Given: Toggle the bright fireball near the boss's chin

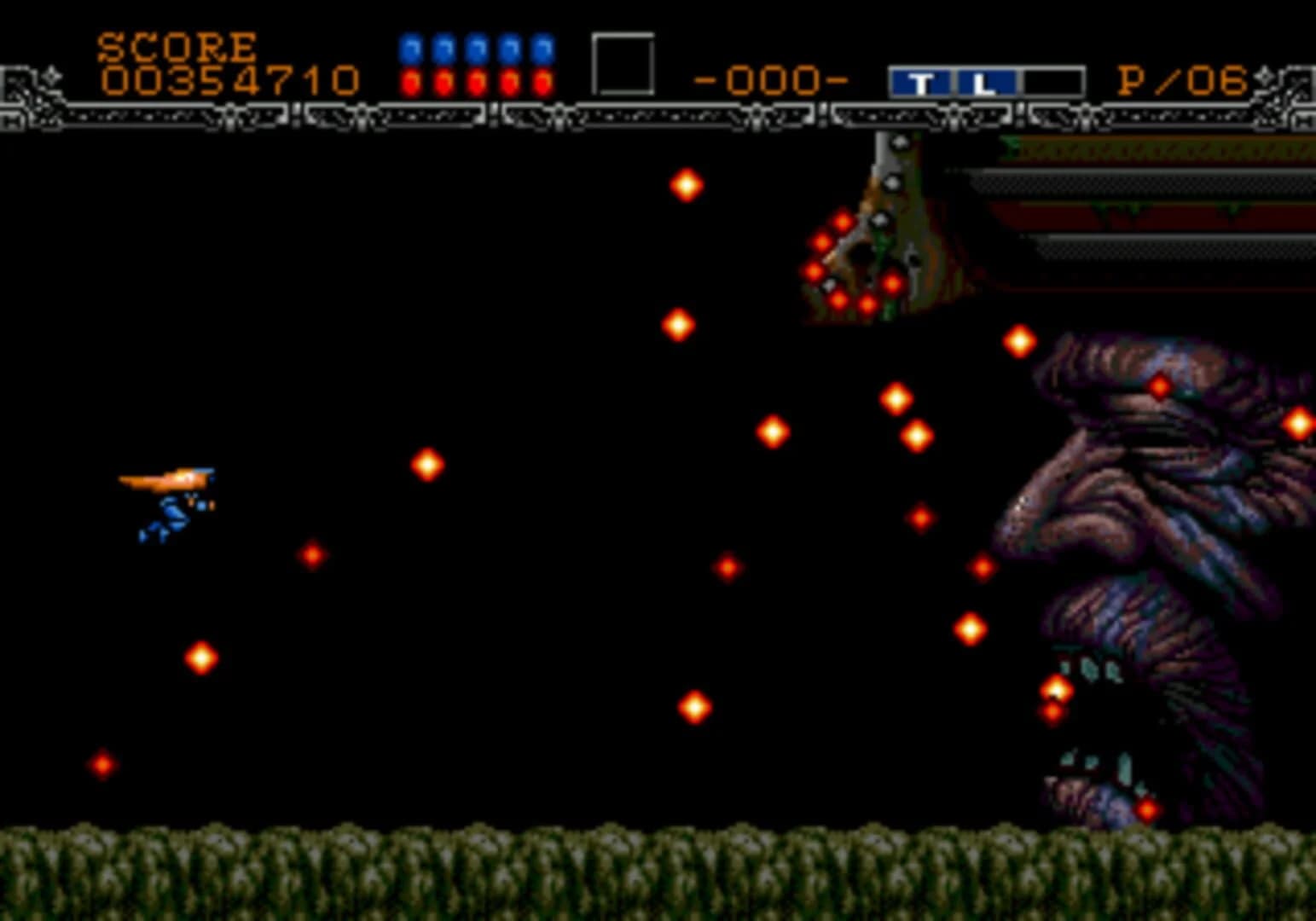Looking at the screenshot, I should (x=1054, y=688).
